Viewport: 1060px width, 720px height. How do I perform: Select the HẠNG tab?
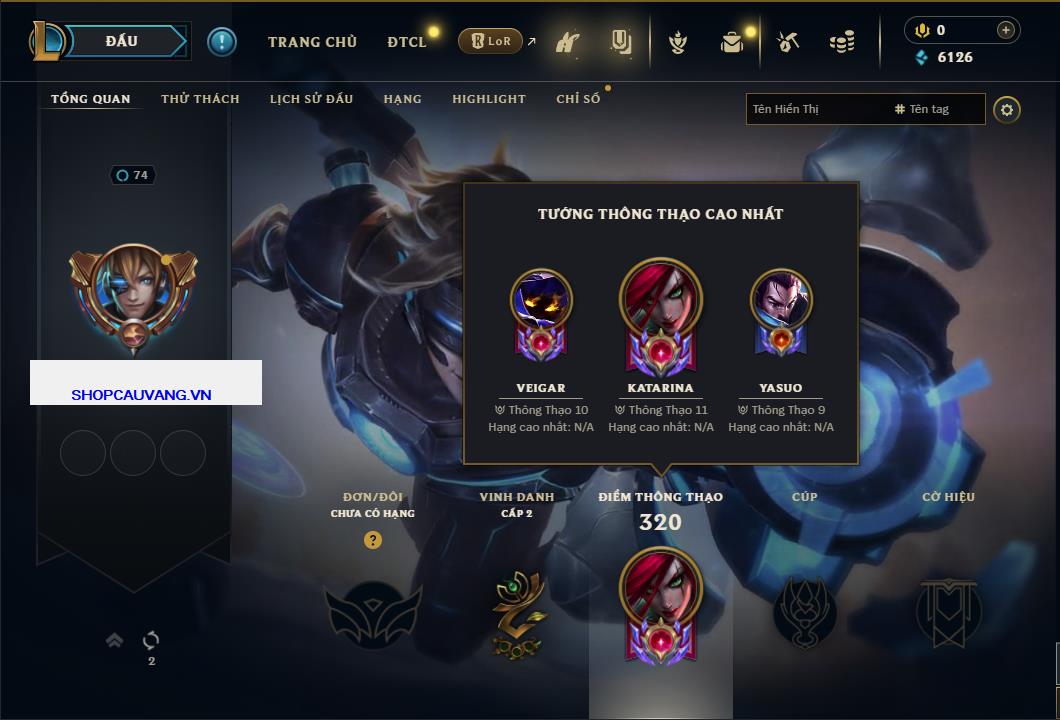pos(402,99)
